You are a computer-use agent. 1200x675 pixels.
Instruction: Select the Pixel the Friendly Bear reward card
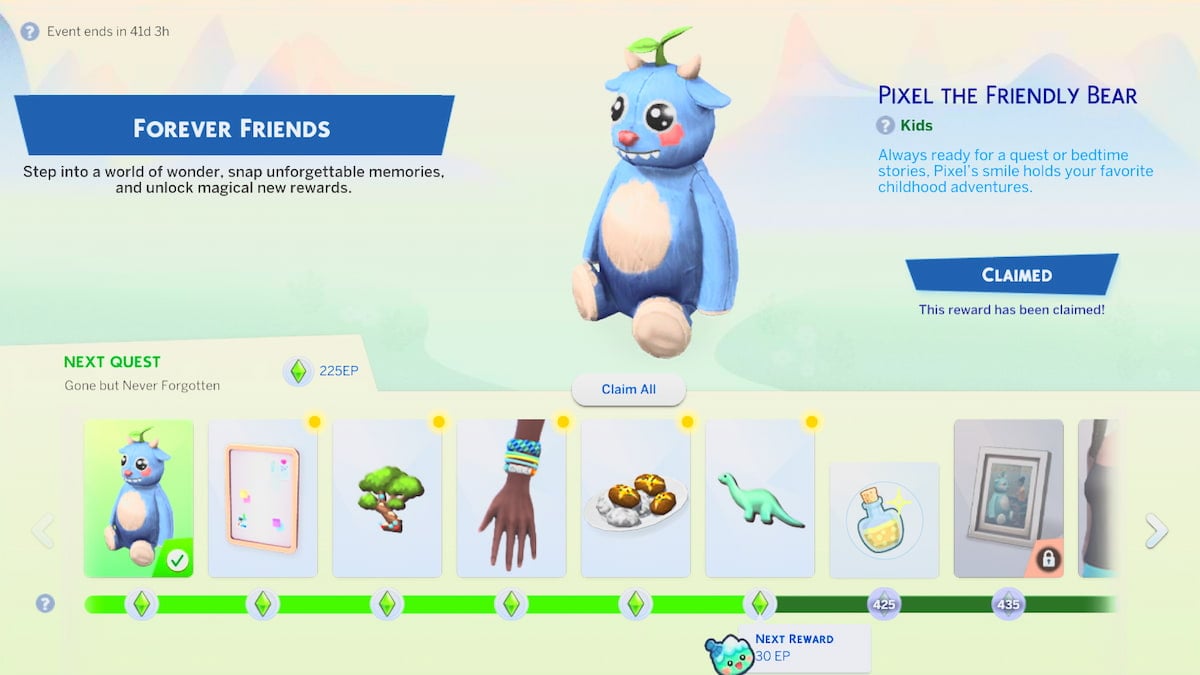tap(139, 498)
